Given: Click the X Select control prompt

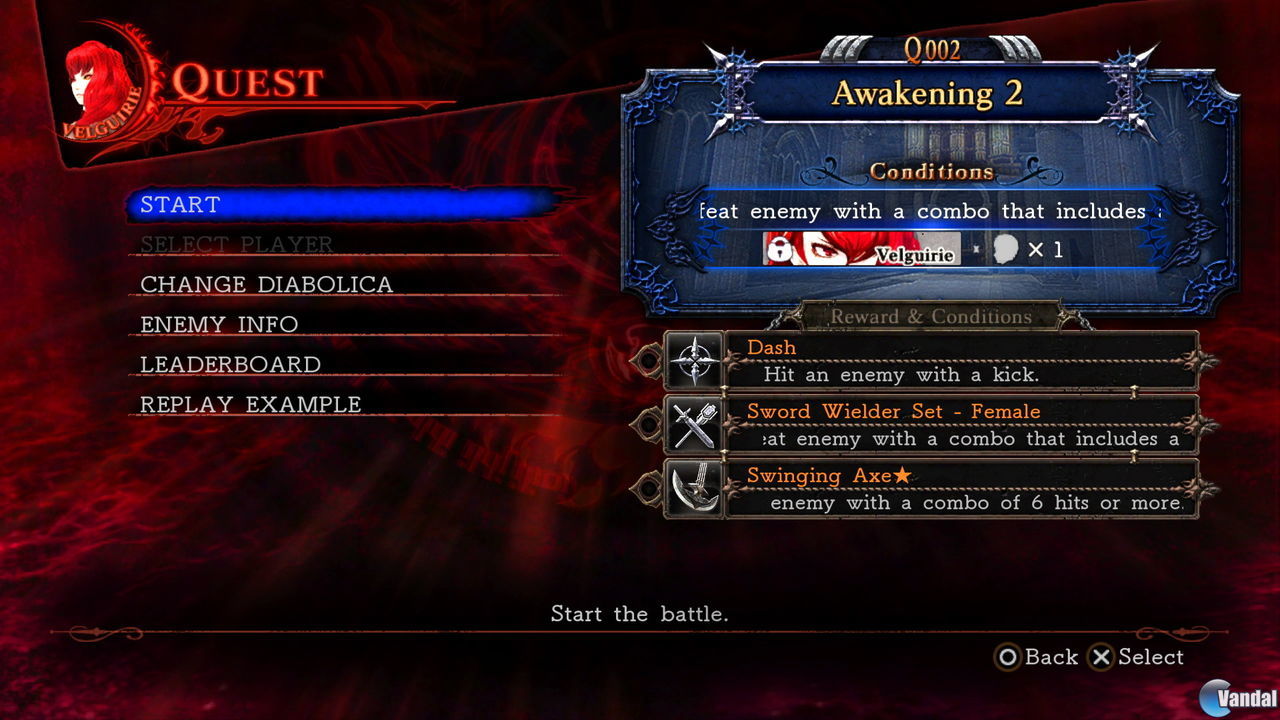Looking at the screenshot, I should tap(1140, 657).
